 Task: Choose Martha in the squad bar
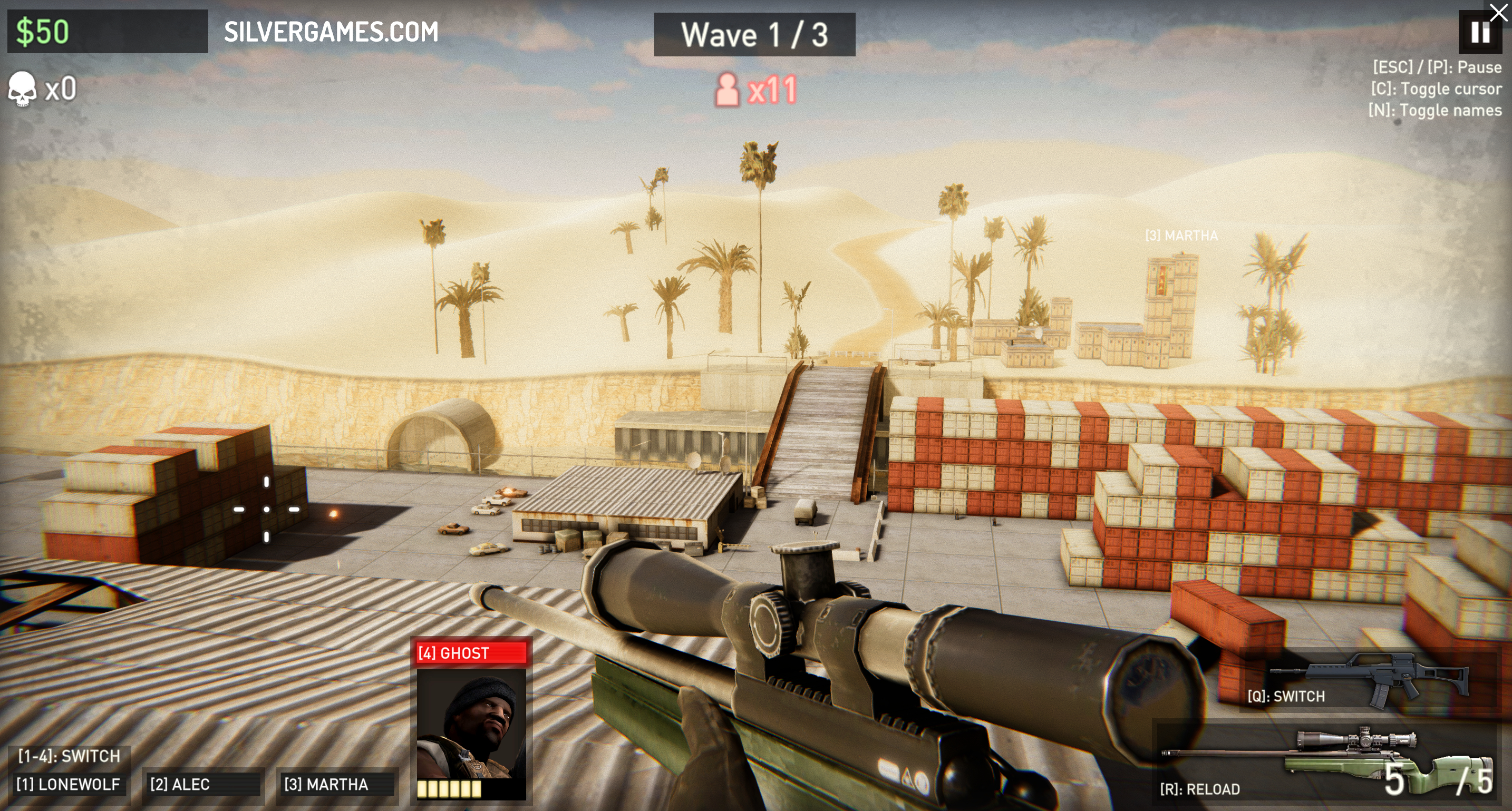pyautogui.click(x=336, y=784)
